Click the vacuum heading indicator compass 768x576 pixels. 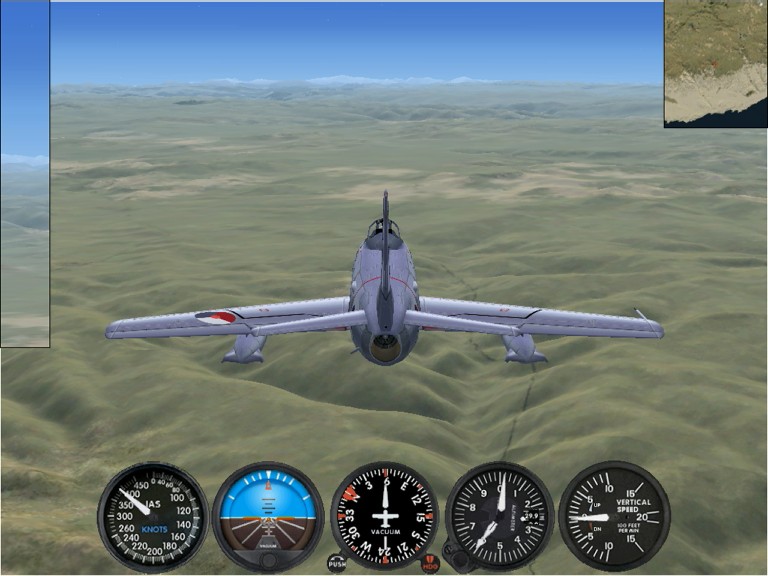pyautogui.click(x=384, y=516)
